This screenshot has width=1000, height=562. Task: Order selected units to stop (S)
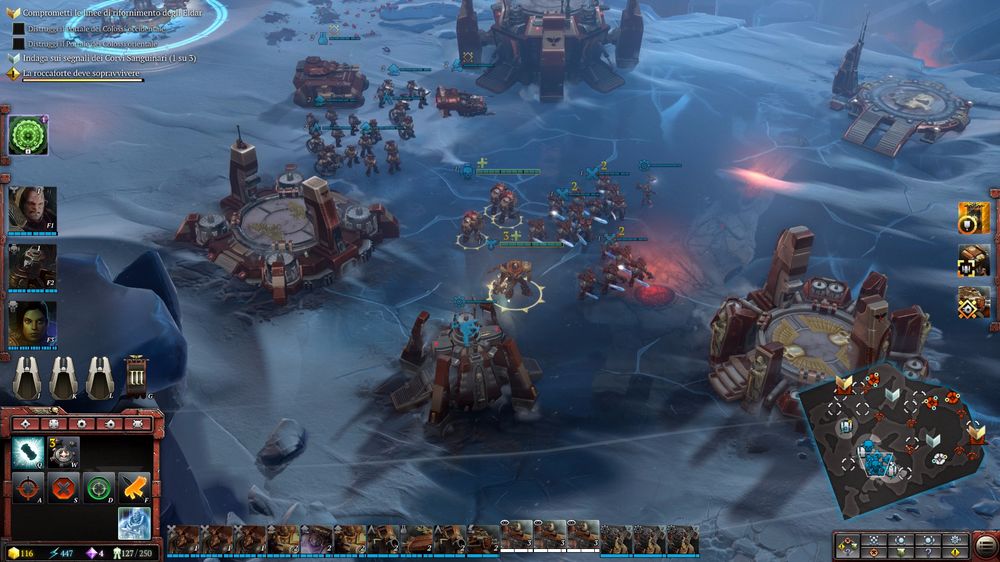pos(64,489)
